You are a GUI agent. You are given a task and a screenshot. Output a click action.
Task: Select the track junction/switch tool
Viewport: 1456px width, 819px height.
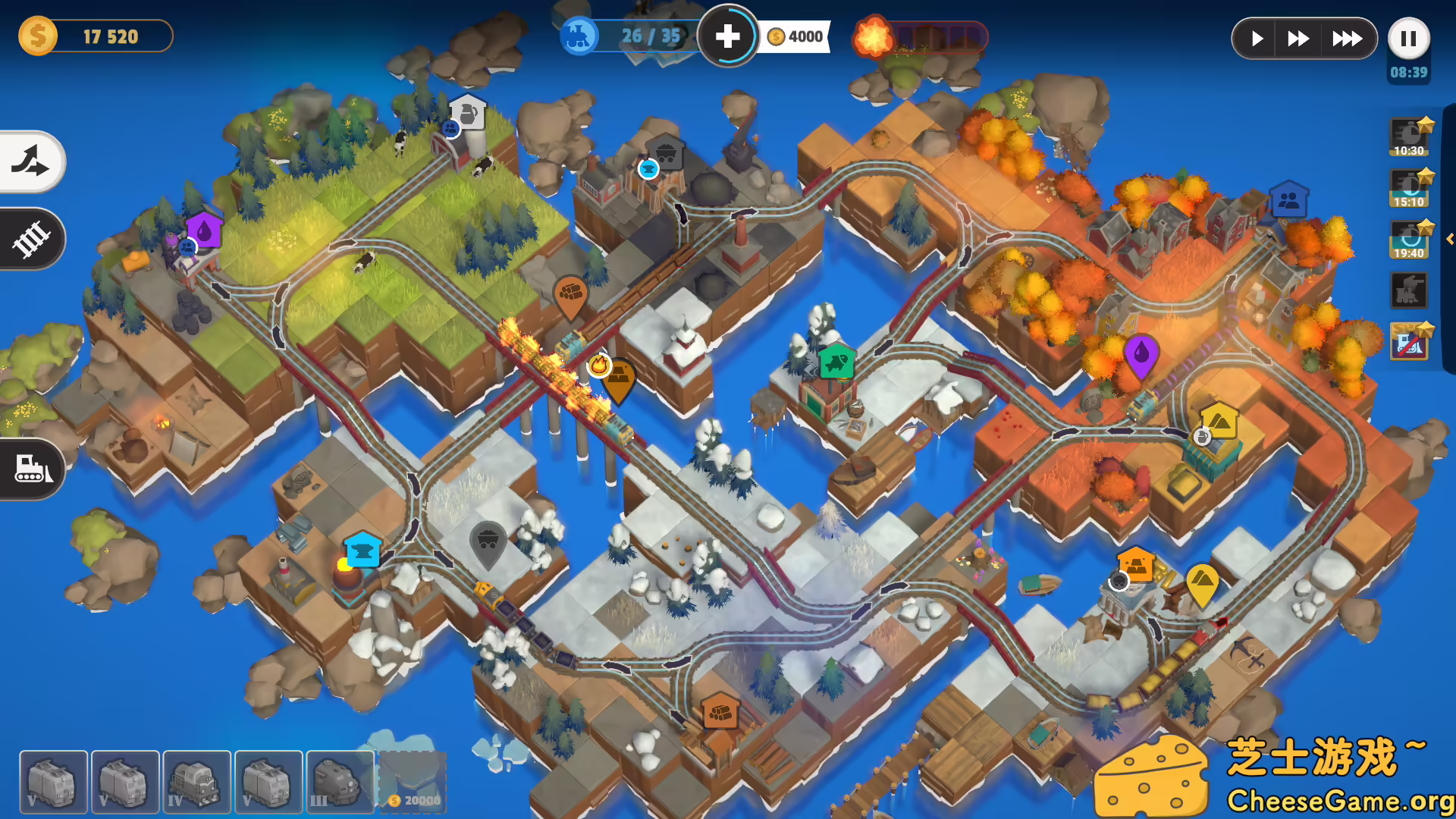point(32,162)
